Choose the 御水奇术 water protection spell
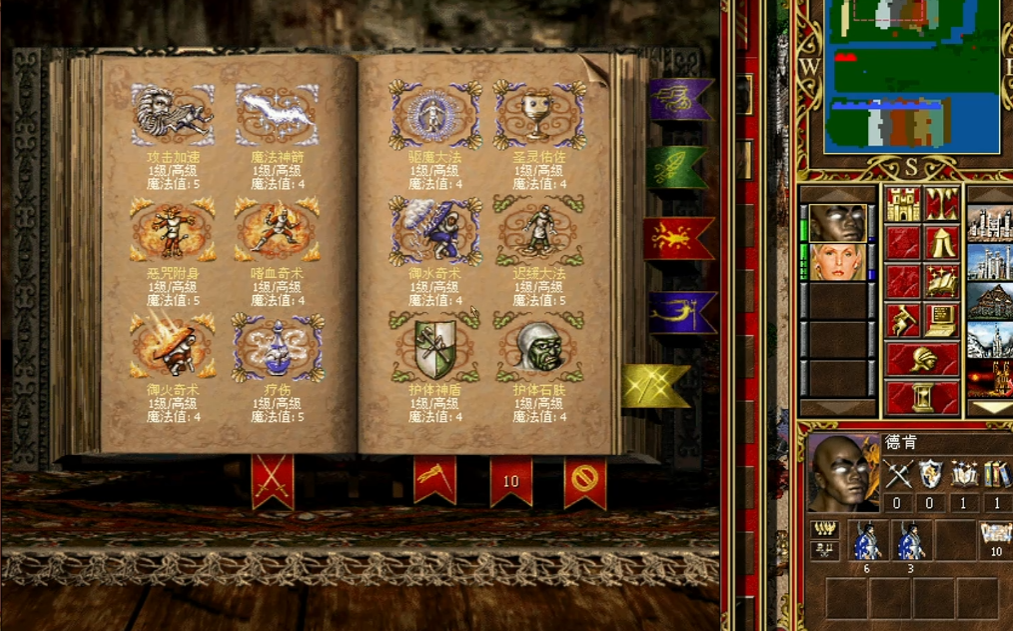 click(435, 231)
